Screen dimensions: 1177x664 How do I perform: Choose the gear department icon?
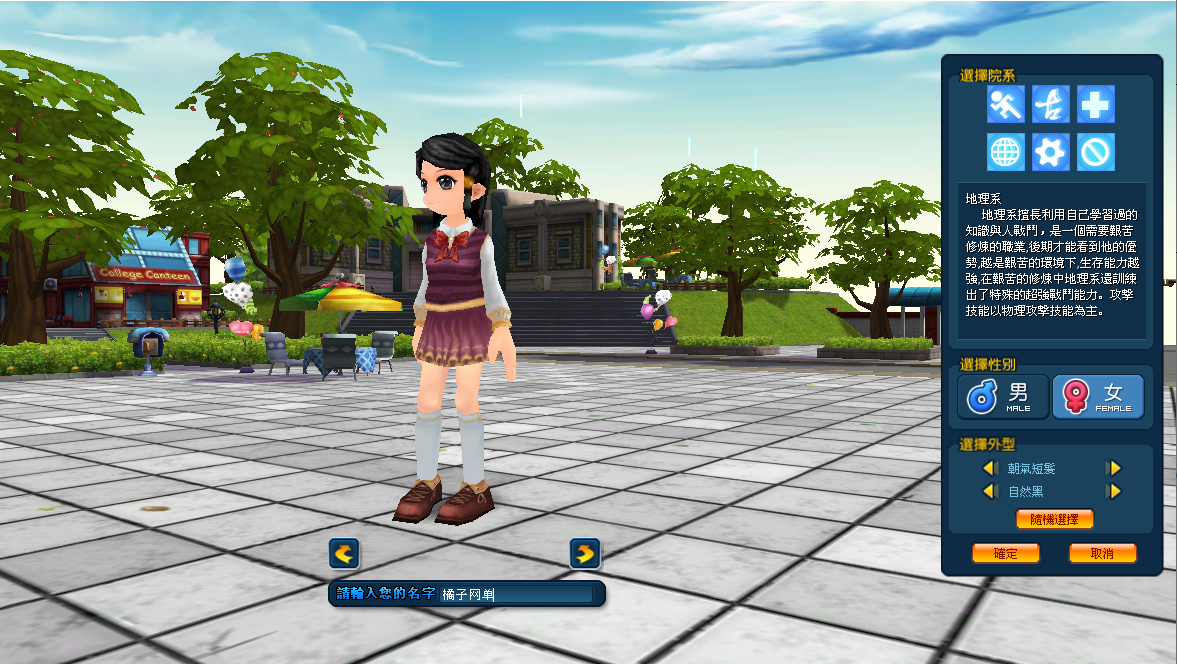1051,152
